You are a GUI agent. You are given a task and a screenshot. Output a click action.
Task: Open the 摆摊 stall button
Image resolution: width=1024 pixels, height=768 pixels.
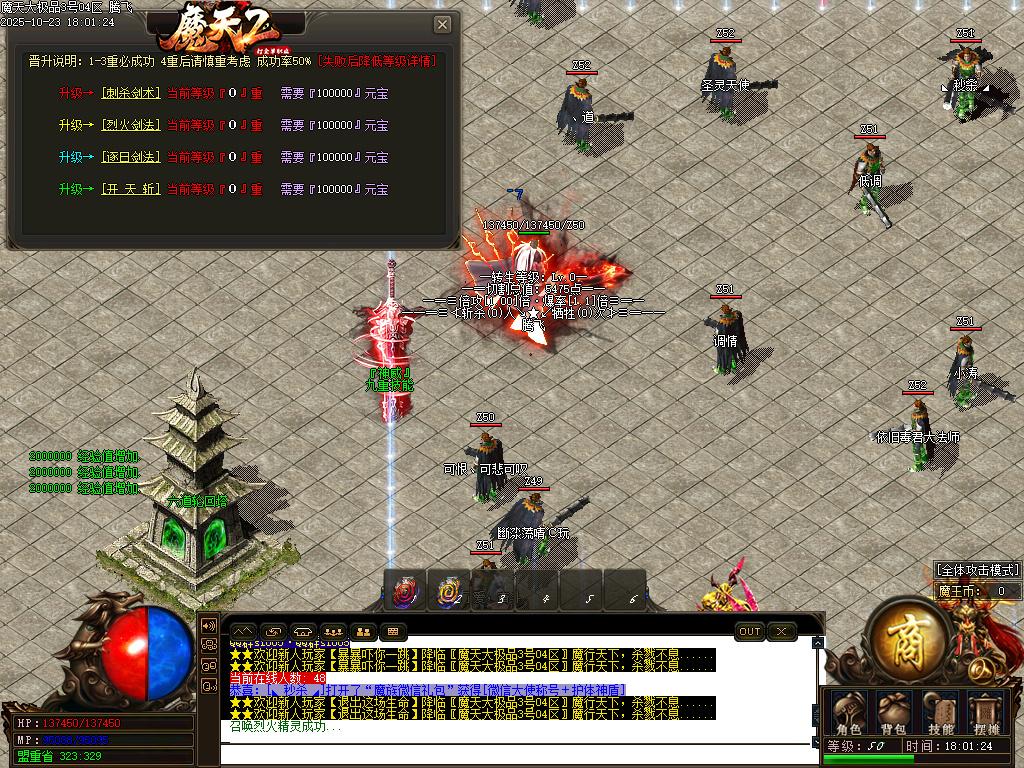pyautogui.click(x=986, y=711)
